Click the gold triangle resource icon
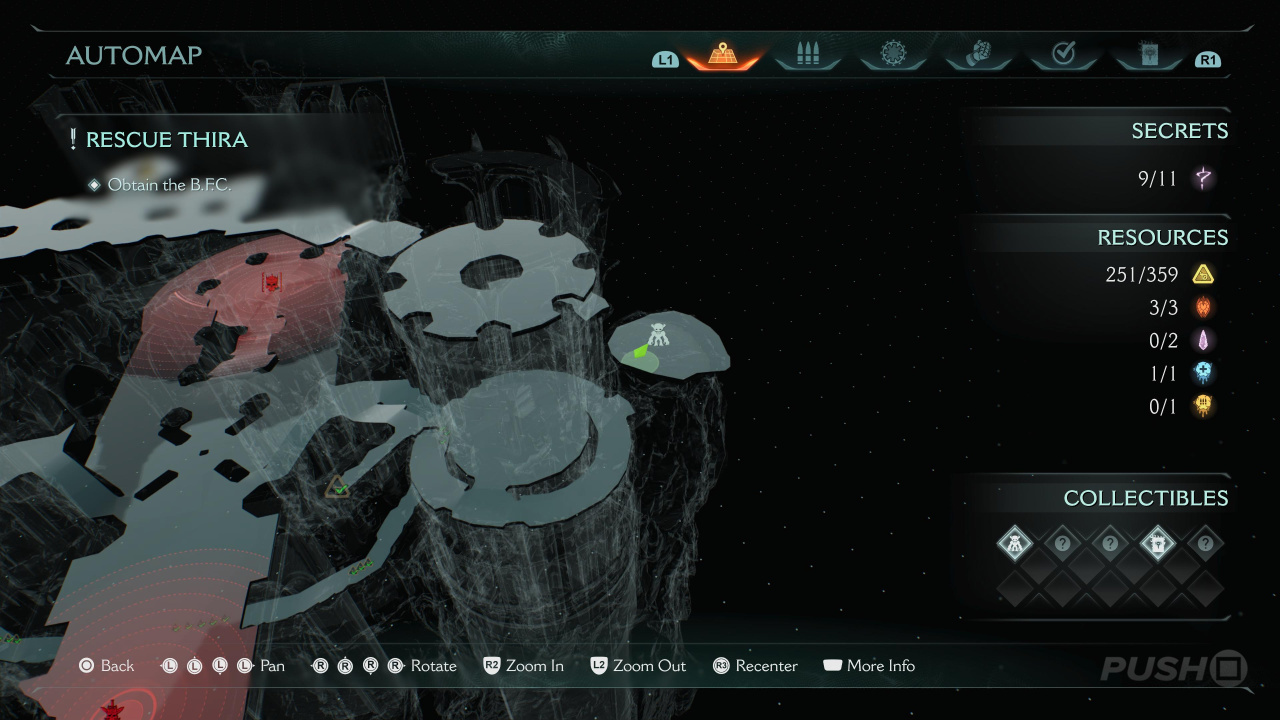Viewport: 1280px width, 720px height. click(1203, 274)
